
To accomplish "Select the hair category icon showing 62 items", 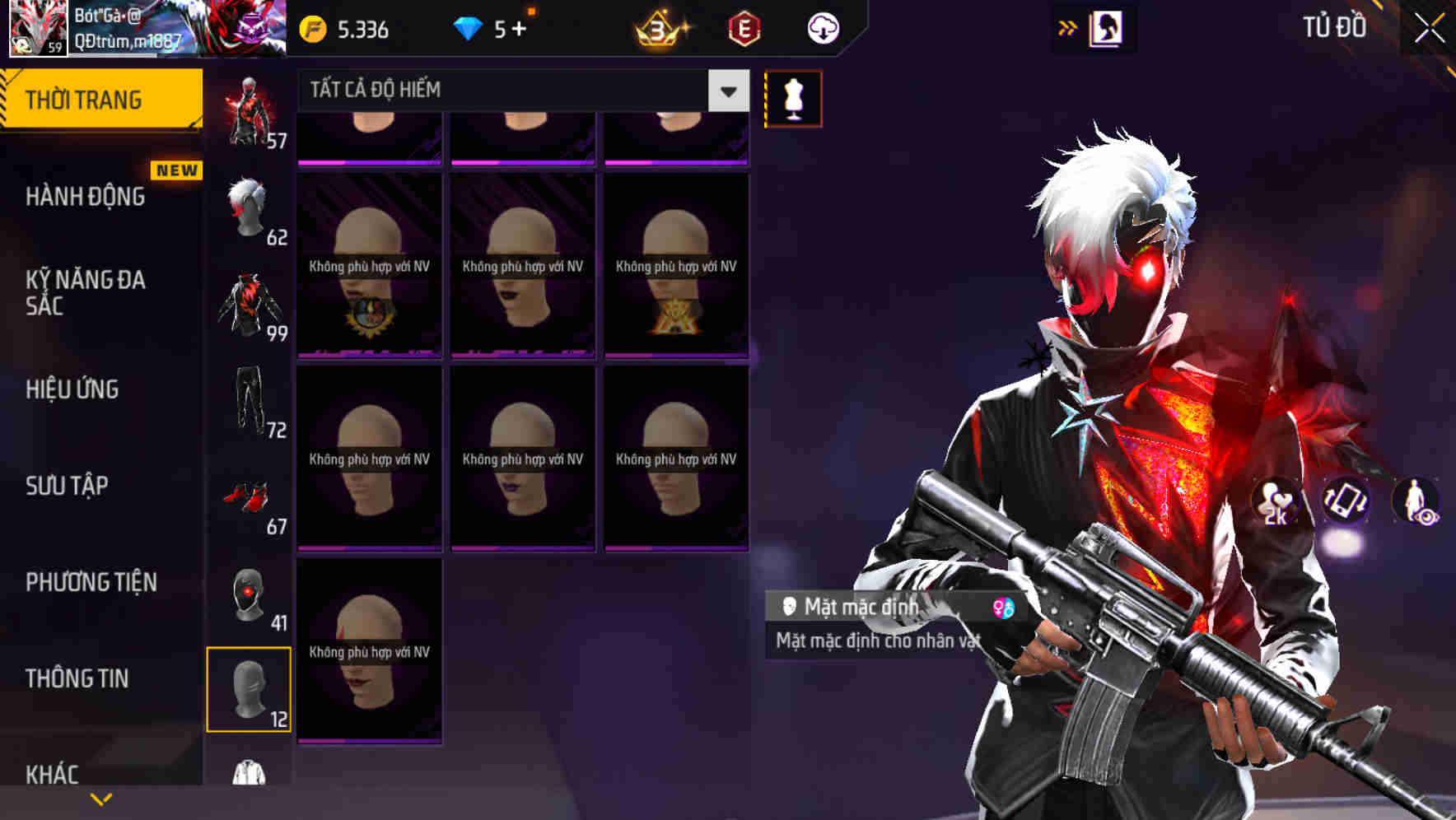I will pyautogui.click(x=249, y=207).
